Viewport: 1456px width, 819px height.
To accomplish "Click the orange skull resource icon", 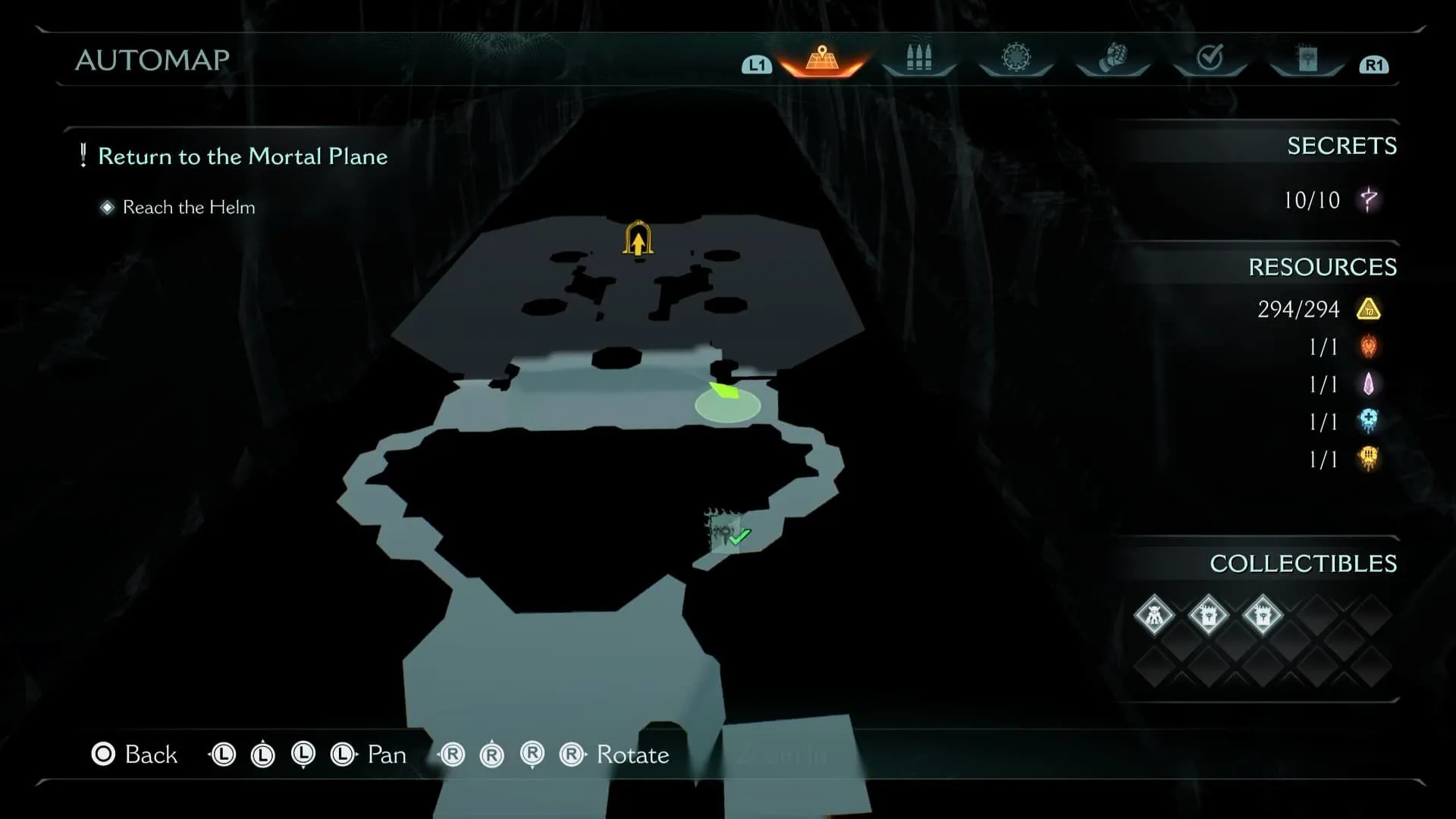I will (x=1369, y=459).
